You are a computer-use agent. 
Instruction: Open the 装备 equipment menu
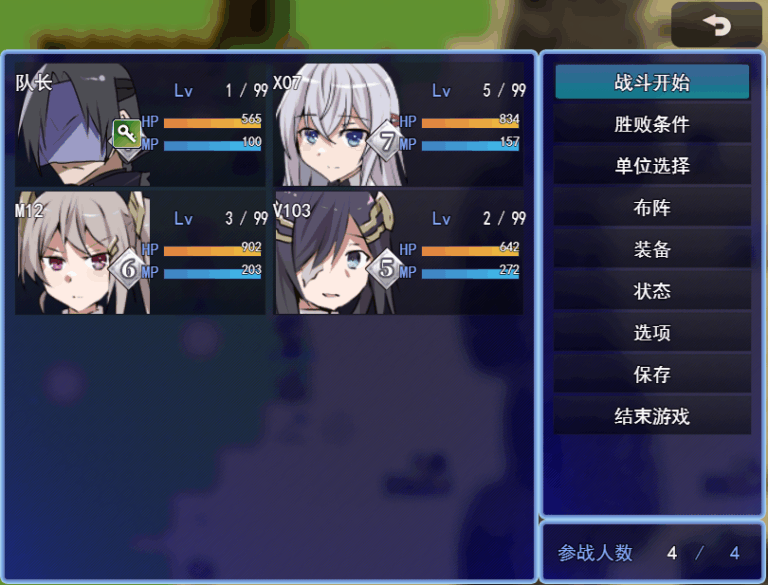[652, 249]
